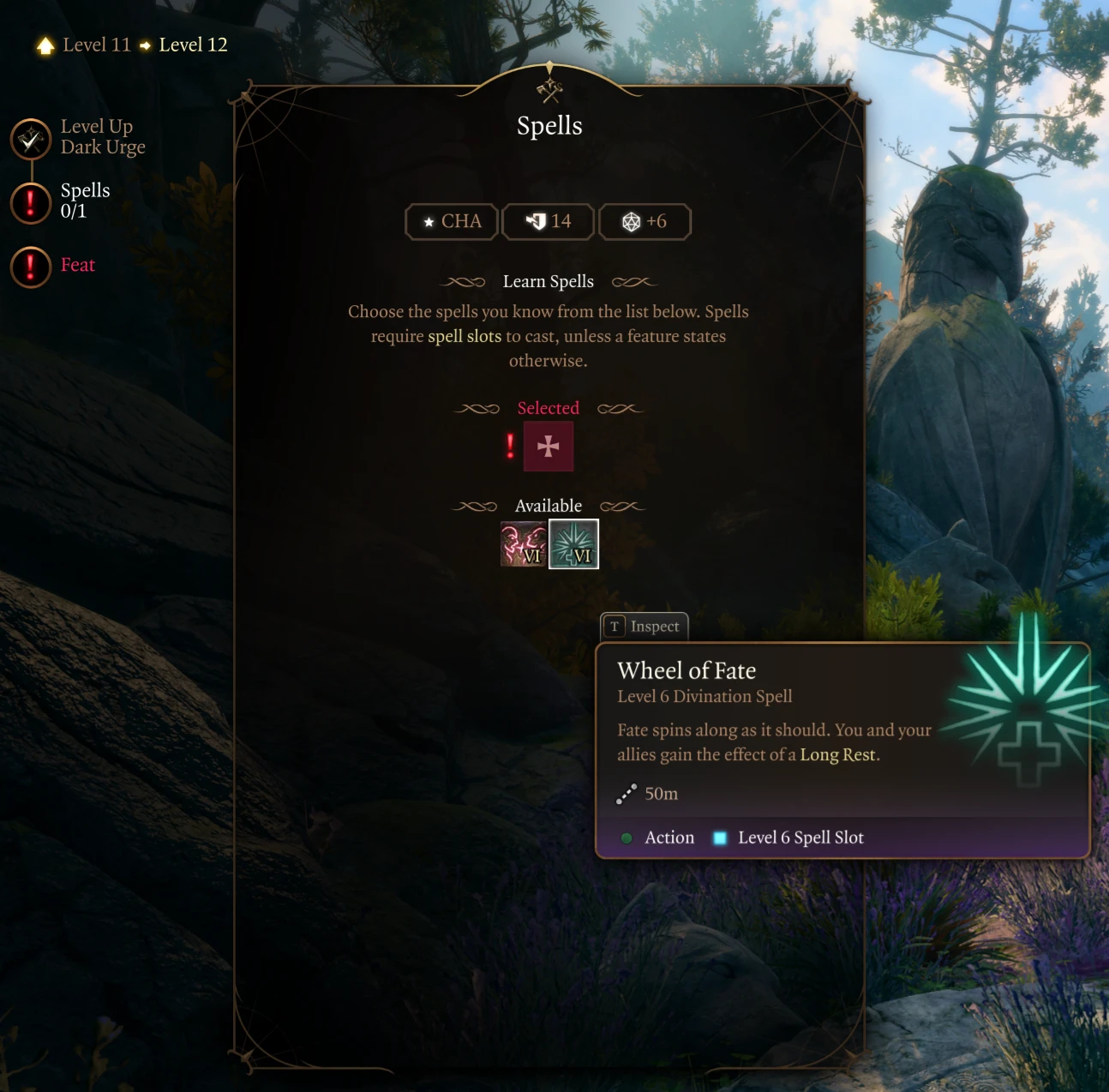The height and width of the screenshot is (1092, 1109).
Task: Click the Long Rest keyword link
Action: click(x=837, y=755)
